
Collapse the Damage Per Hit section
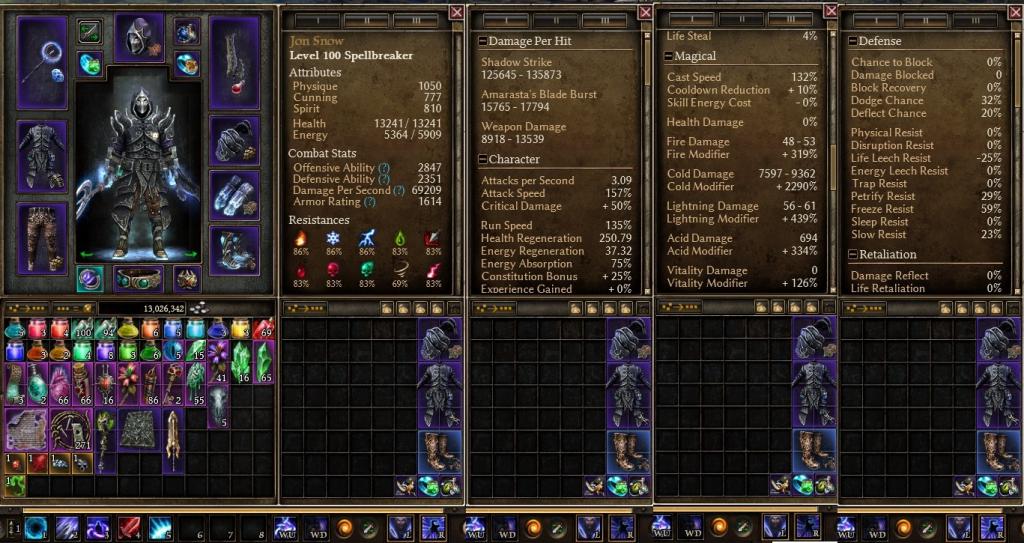[483, 41]
